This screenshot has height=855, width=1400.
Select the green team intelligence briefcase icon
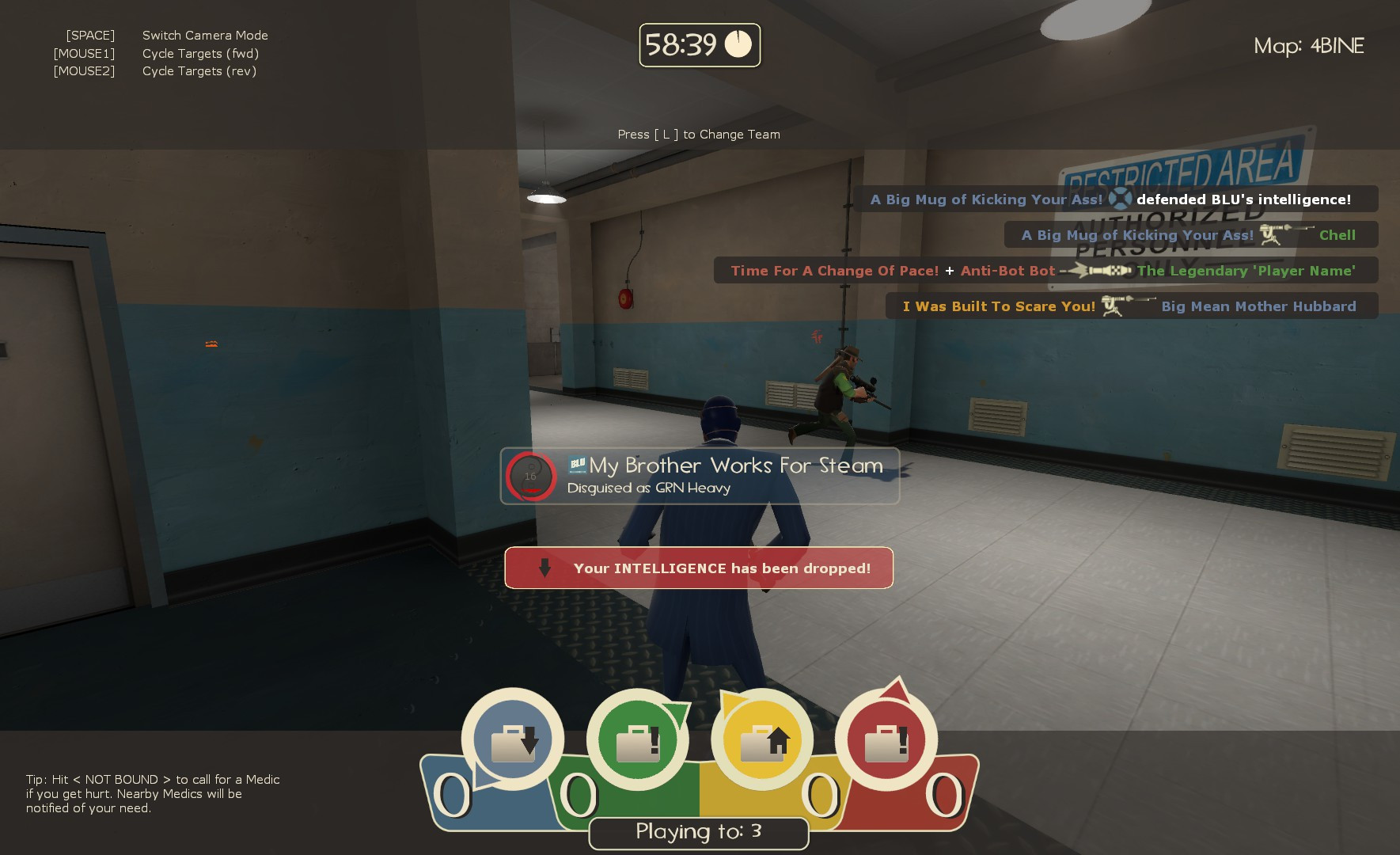637,736
